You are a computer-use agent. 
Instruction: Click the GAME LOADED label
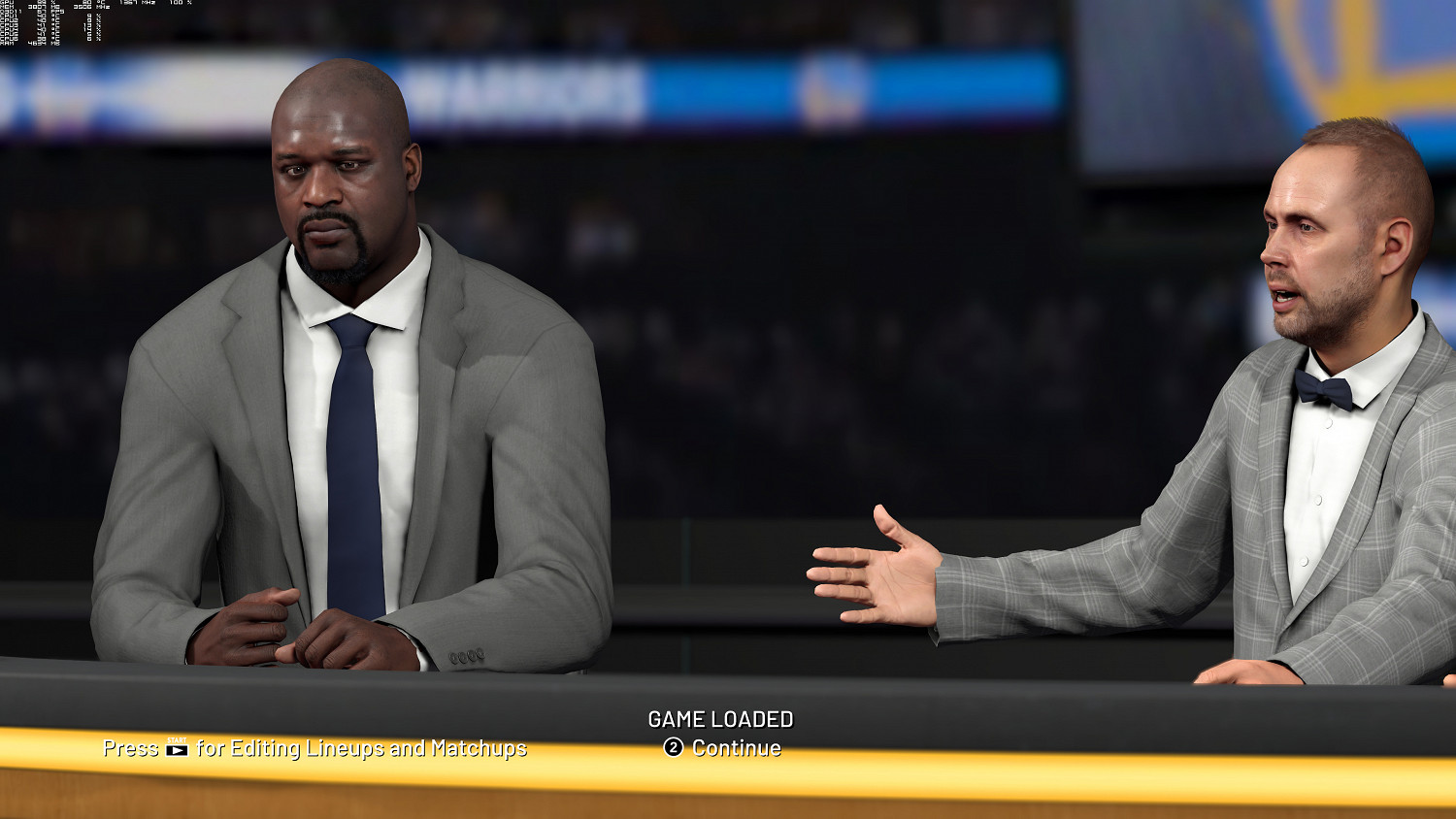click(721, 720)
